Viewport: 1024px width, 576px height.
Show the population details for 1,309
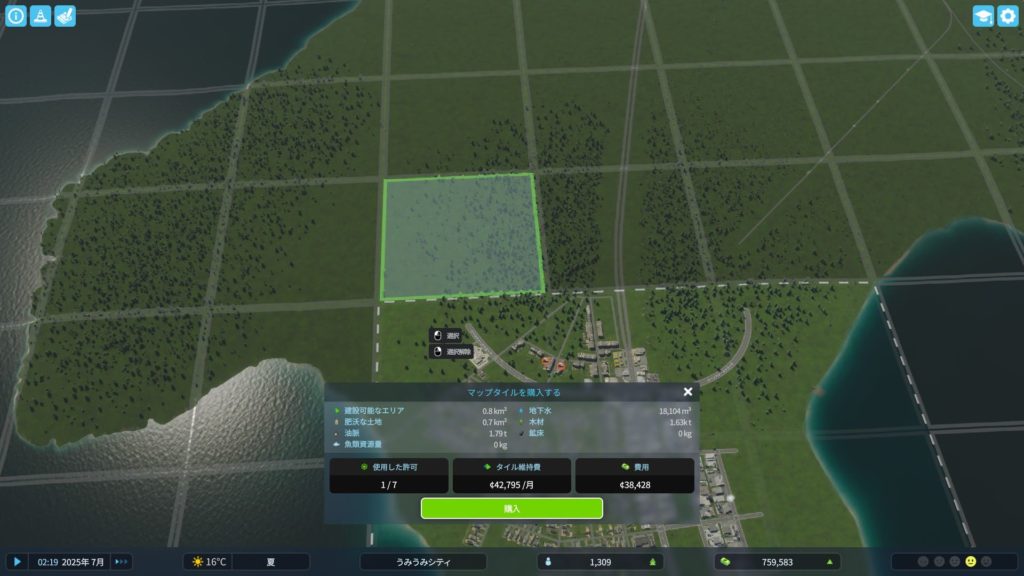[x=601, y=562]
